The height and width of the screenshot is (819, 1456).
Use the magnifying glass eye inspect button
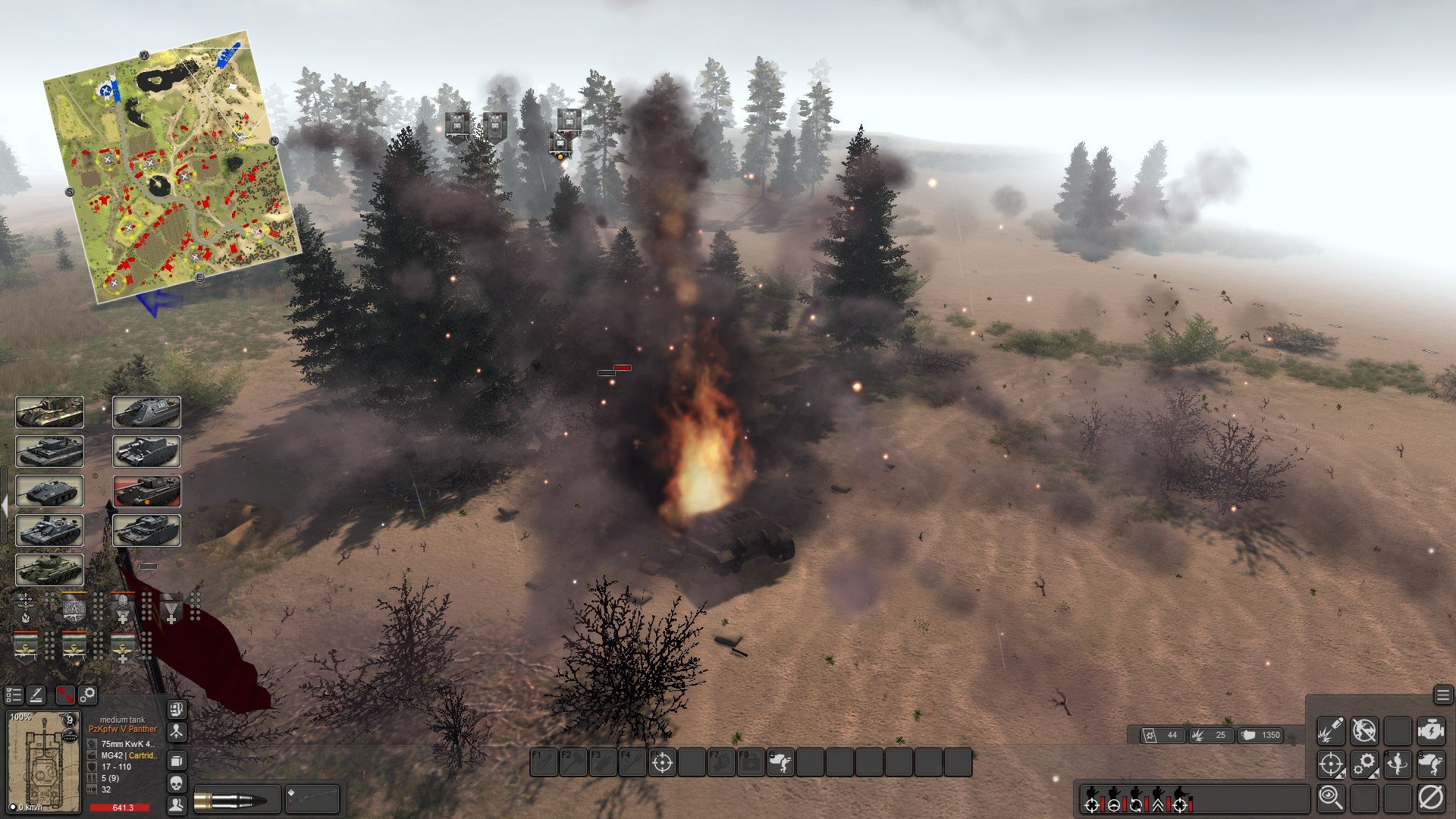1330,797
